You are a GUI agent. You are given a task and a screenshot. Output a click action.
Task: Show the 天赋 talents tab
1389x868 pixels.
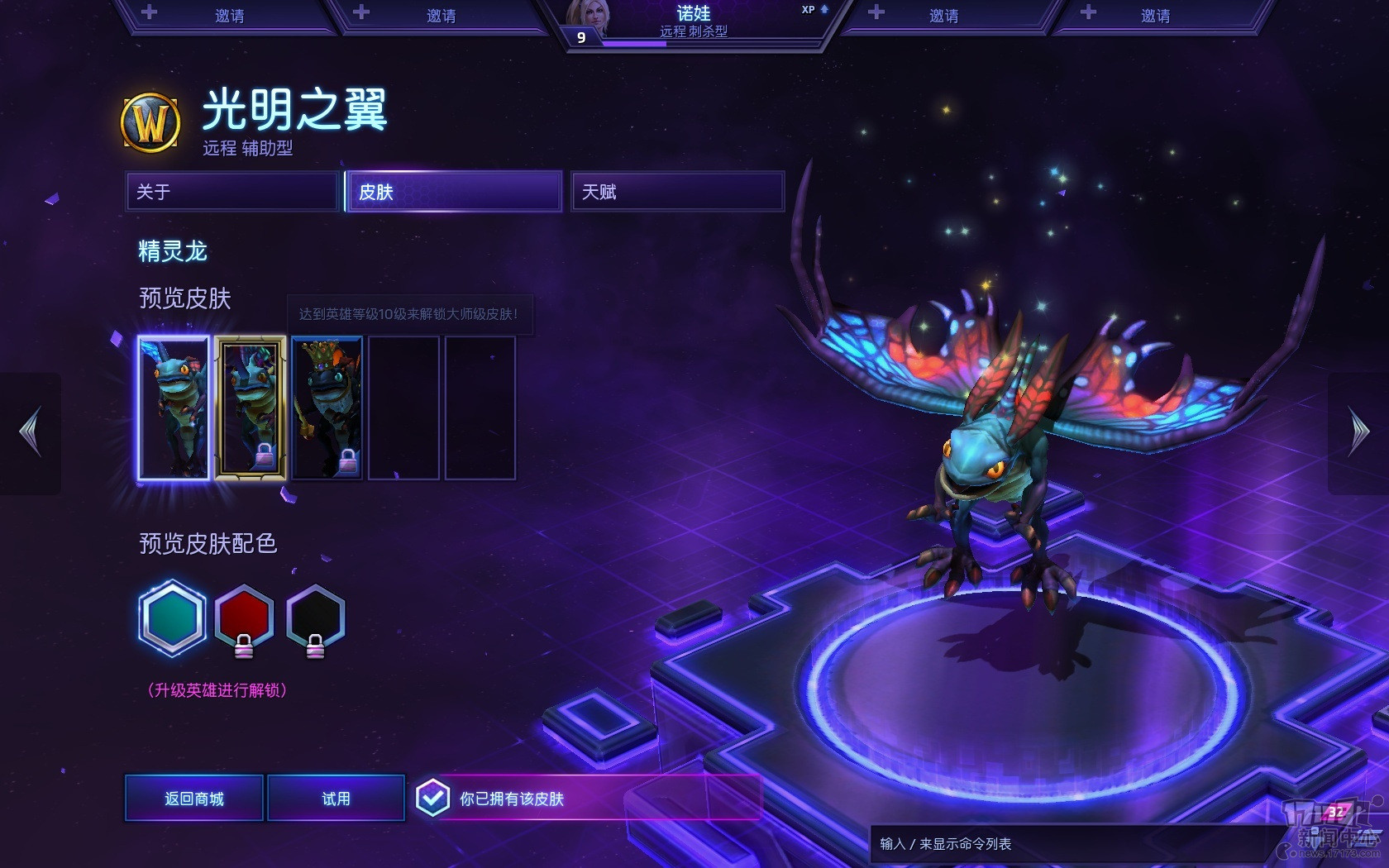(677, 192)
